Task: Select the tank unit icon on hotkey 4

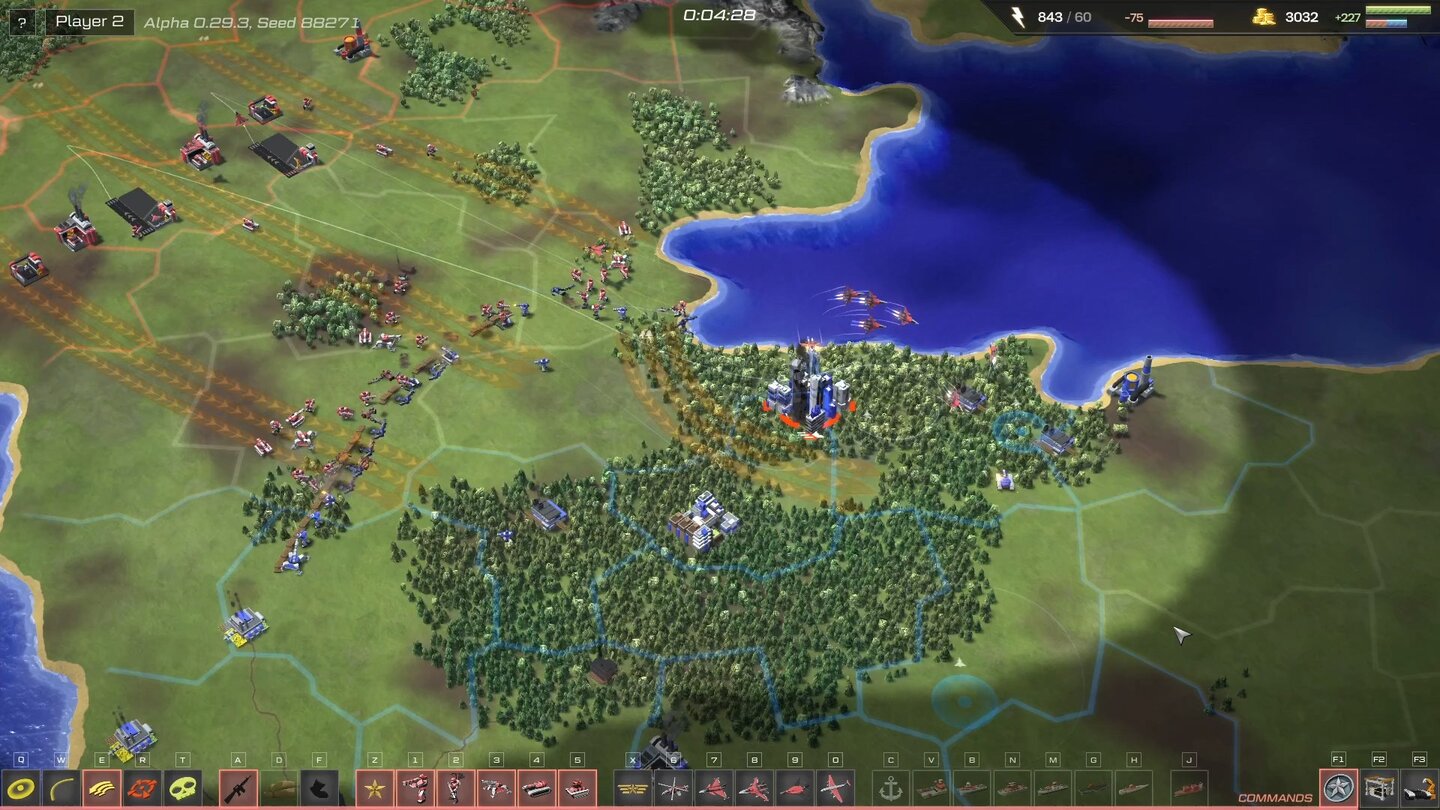Action: click(x=535, y=787)
